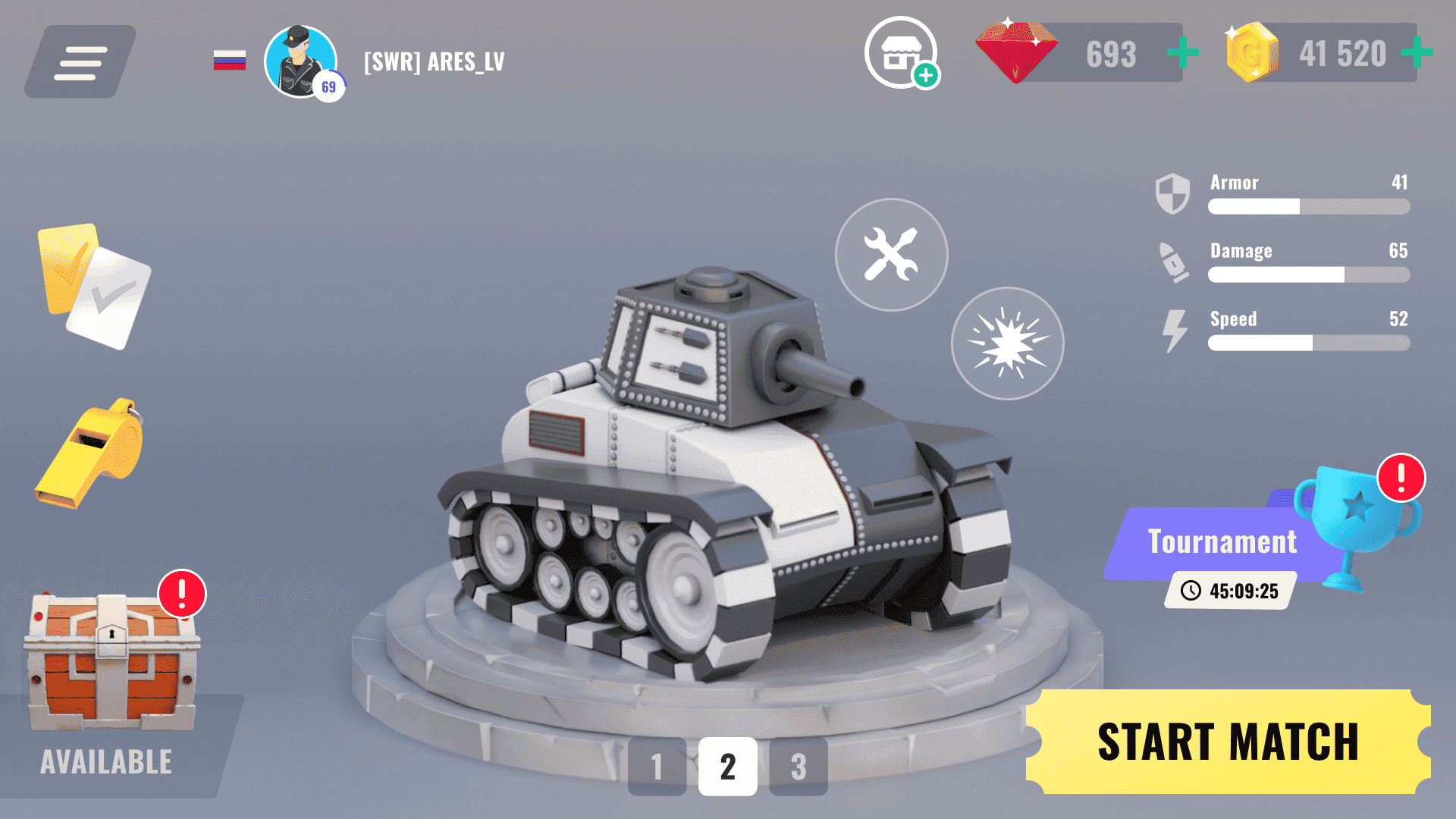
Task: Open the ARES_LV player profile avatar
Action: [301, 62]
